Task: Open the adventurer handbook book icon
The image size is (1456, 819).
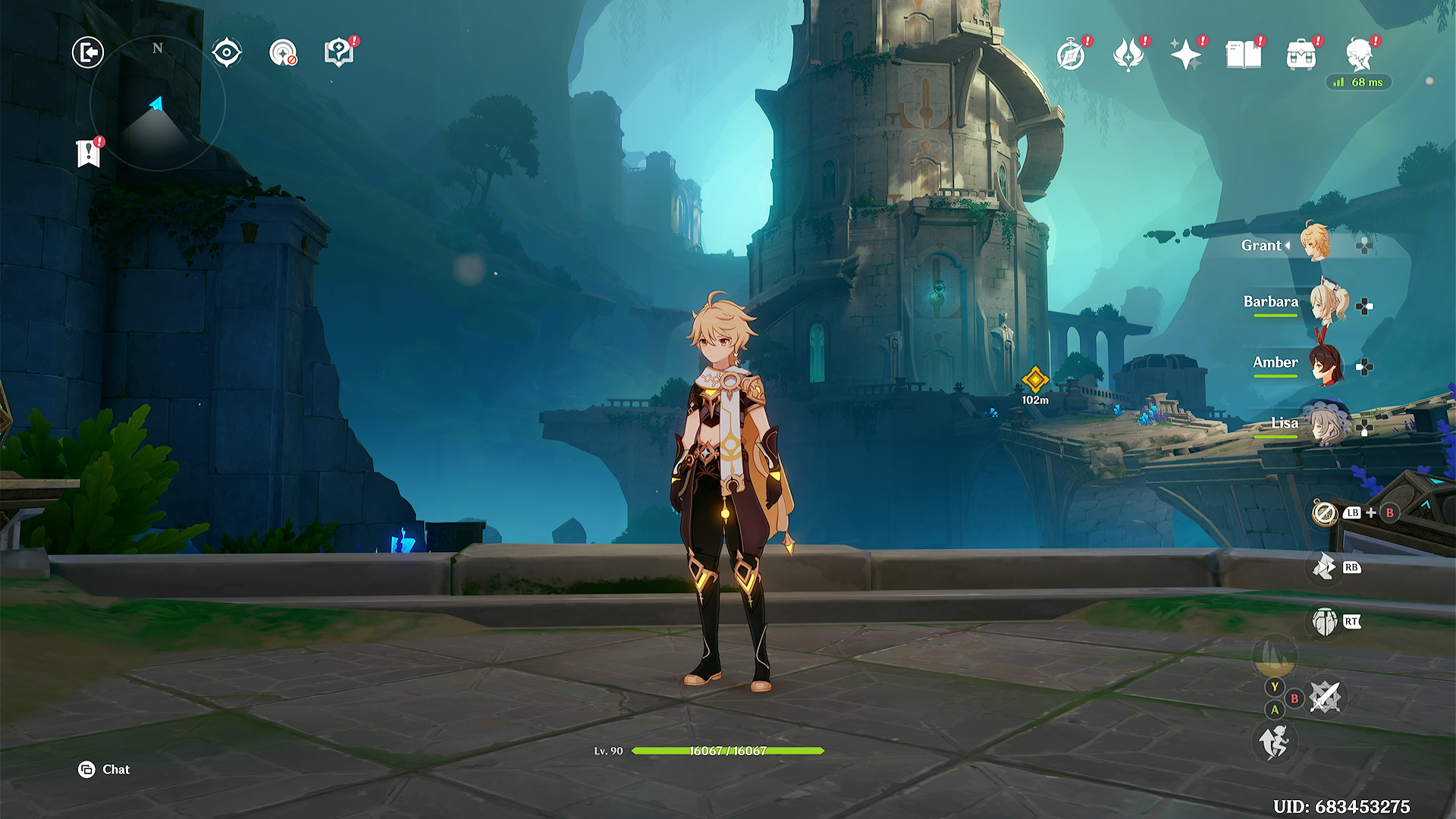Action: point(1244,55)
